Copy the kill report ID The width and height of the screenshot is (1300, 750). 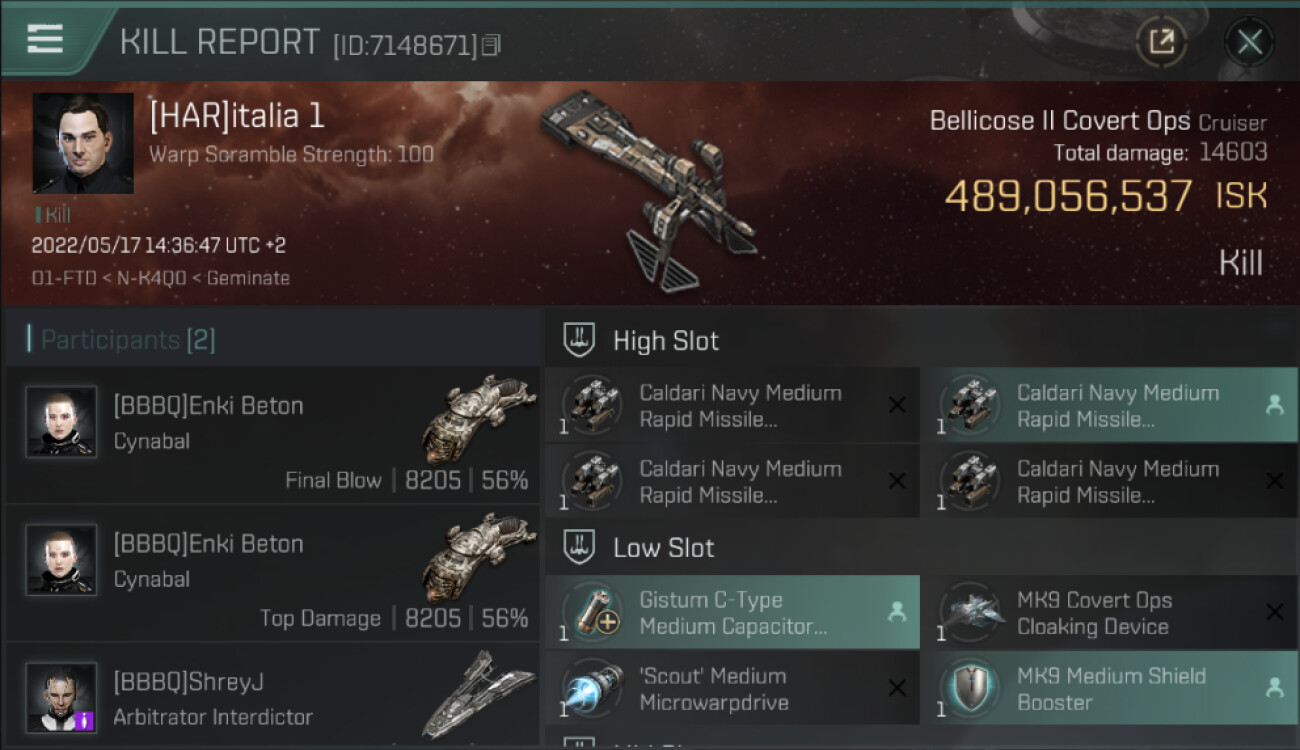[x=490, y=45]
